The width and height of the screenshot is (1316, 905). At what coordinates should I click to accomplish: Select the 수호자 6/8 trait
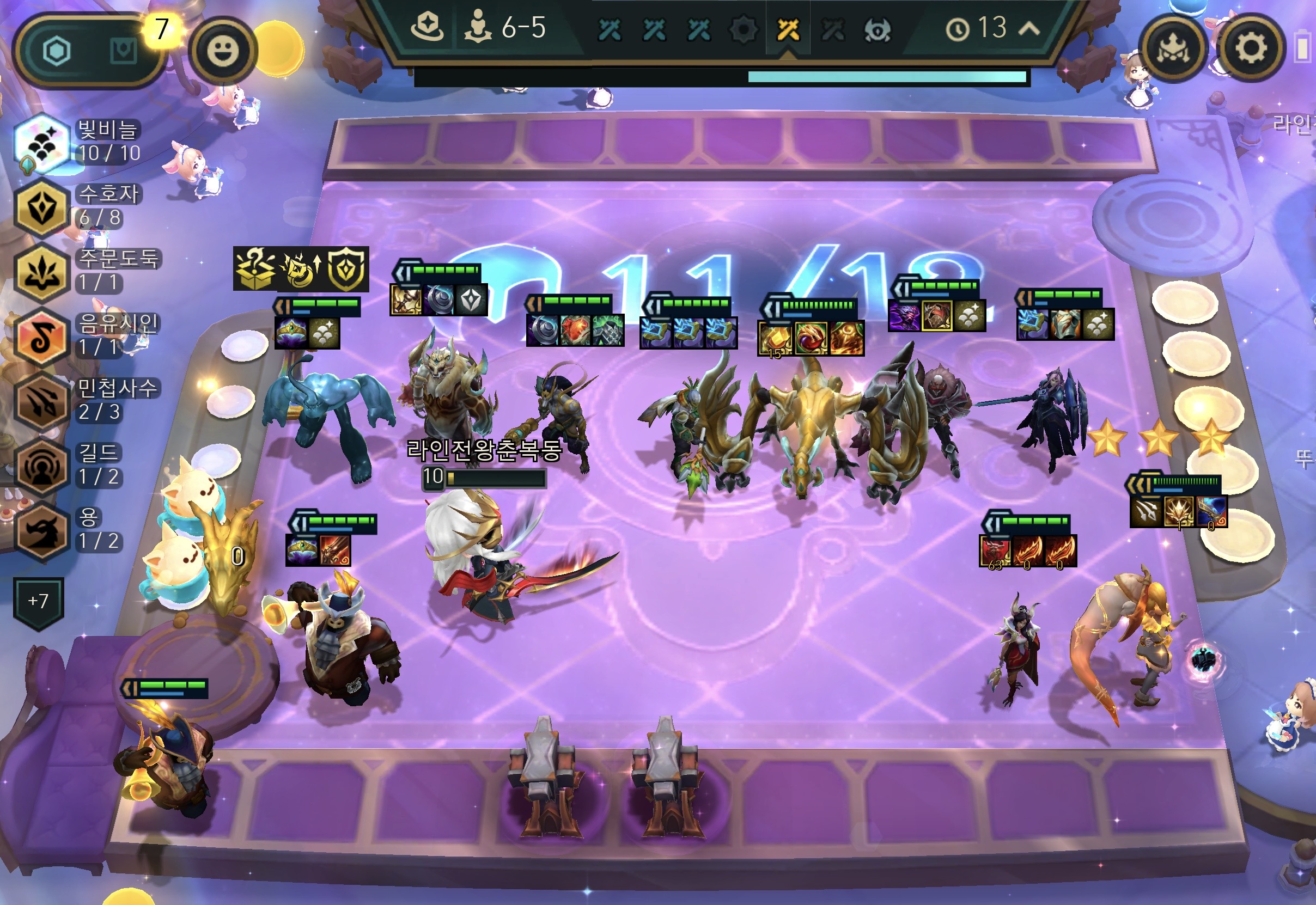pos(41,207)
